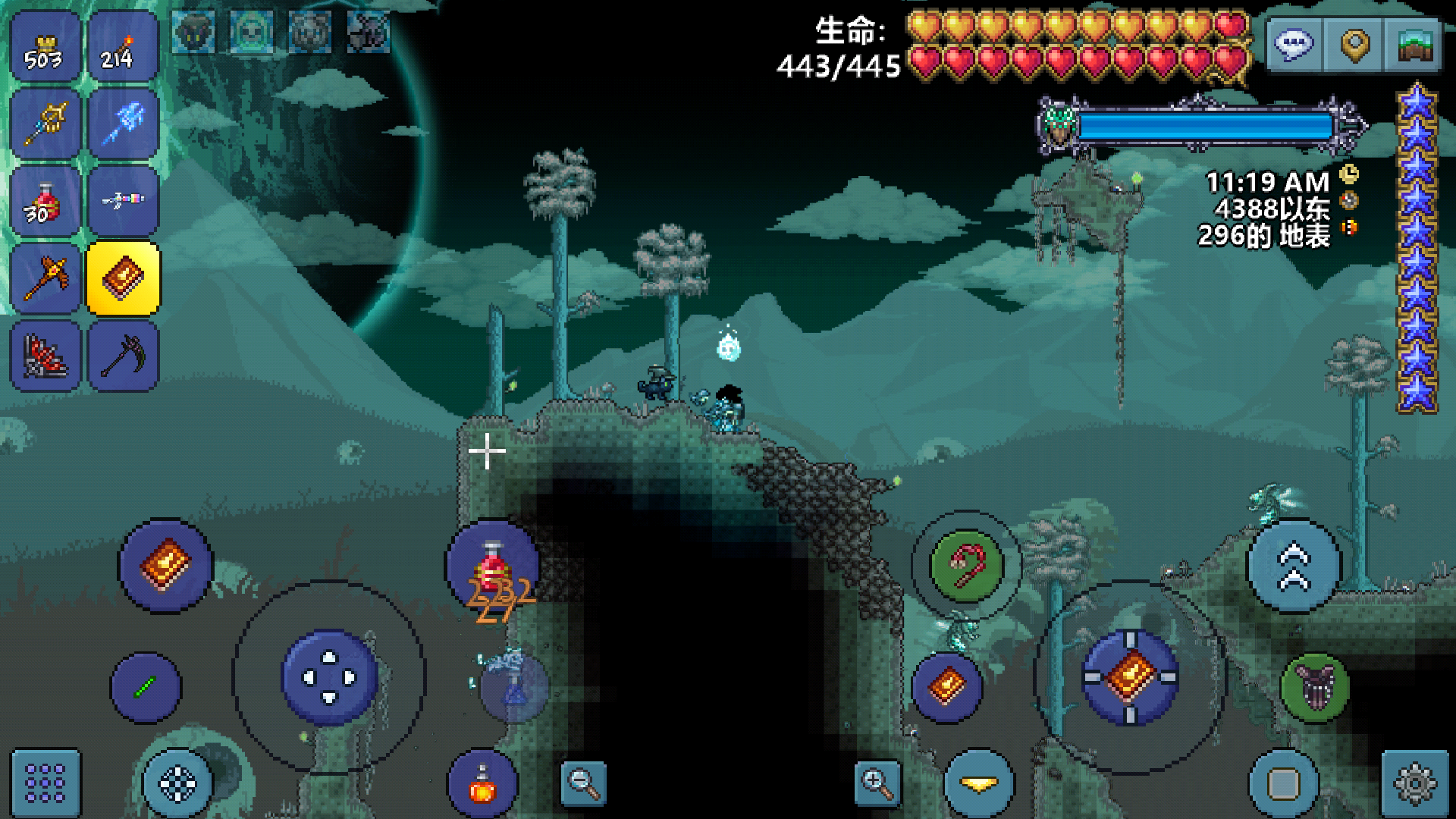Open the settings gear
This screenshot has width=1456, height=819.
click(x=1414, y=783)
